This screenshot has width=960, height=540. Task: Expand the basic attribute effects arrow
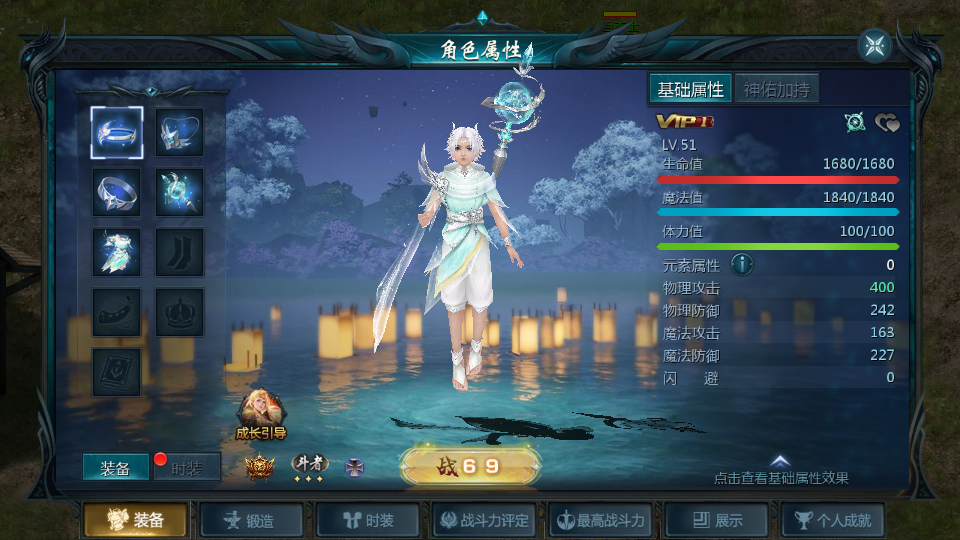point(780,462)
